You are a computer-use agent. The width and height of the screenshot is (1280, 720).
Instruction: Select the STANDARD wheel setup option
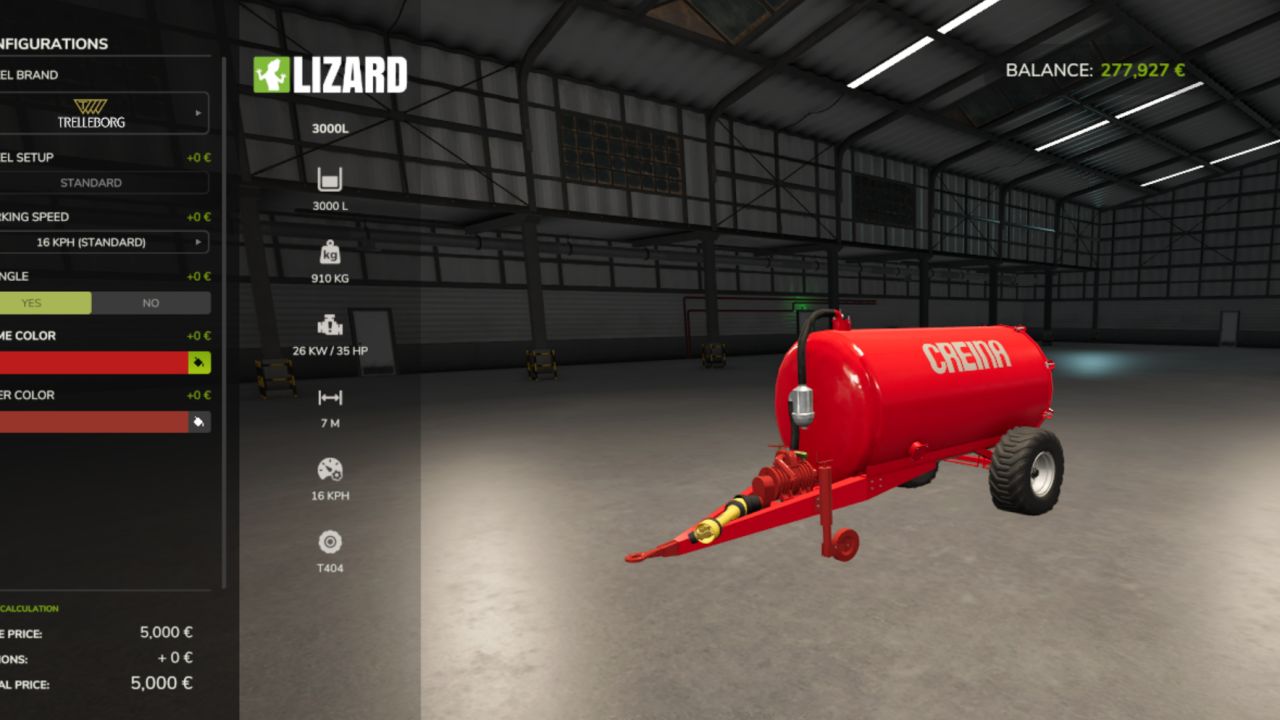click(93, 182)
